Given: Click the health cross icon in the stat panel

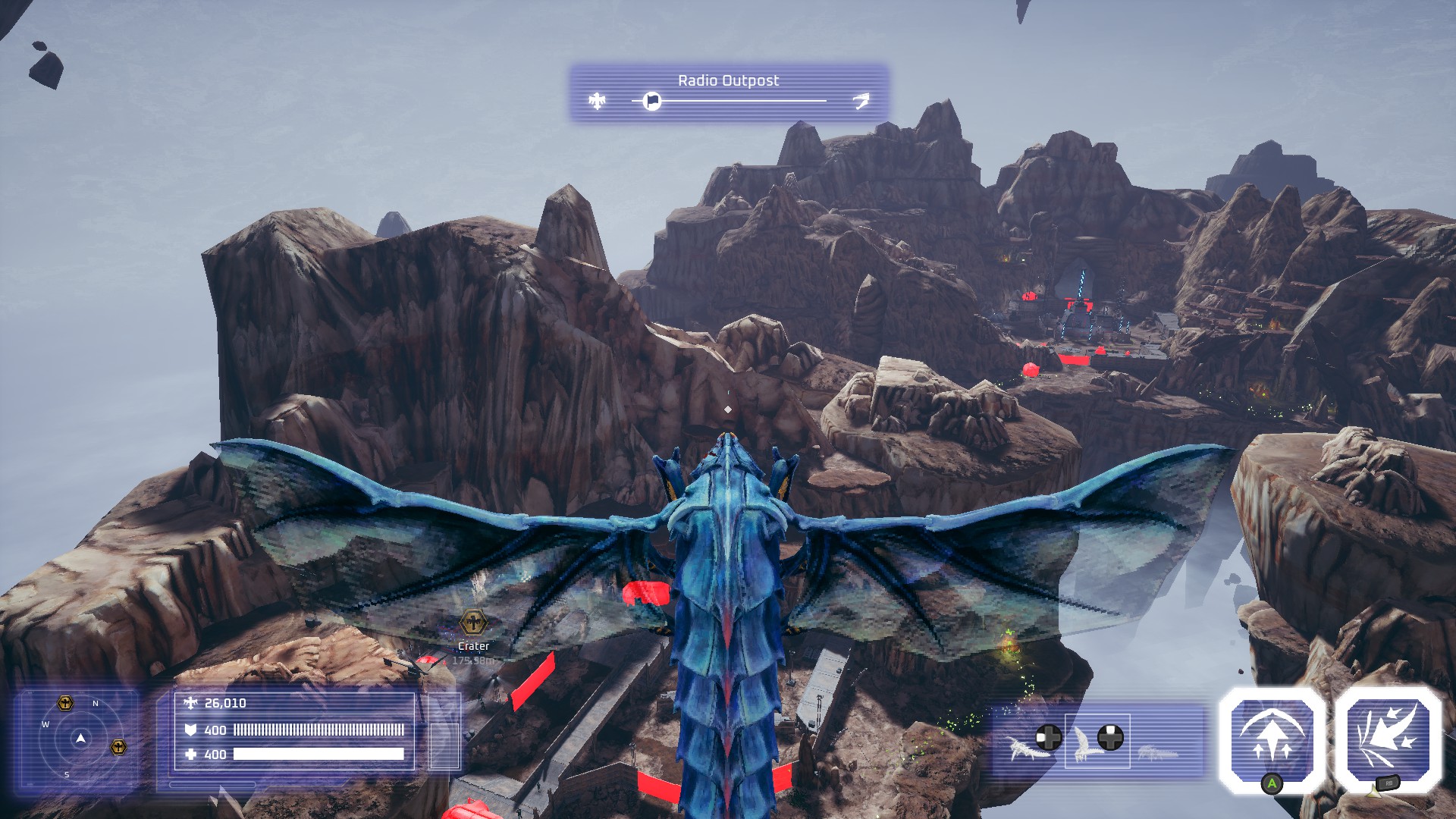Looking at the screenshot, I should 190,753.
